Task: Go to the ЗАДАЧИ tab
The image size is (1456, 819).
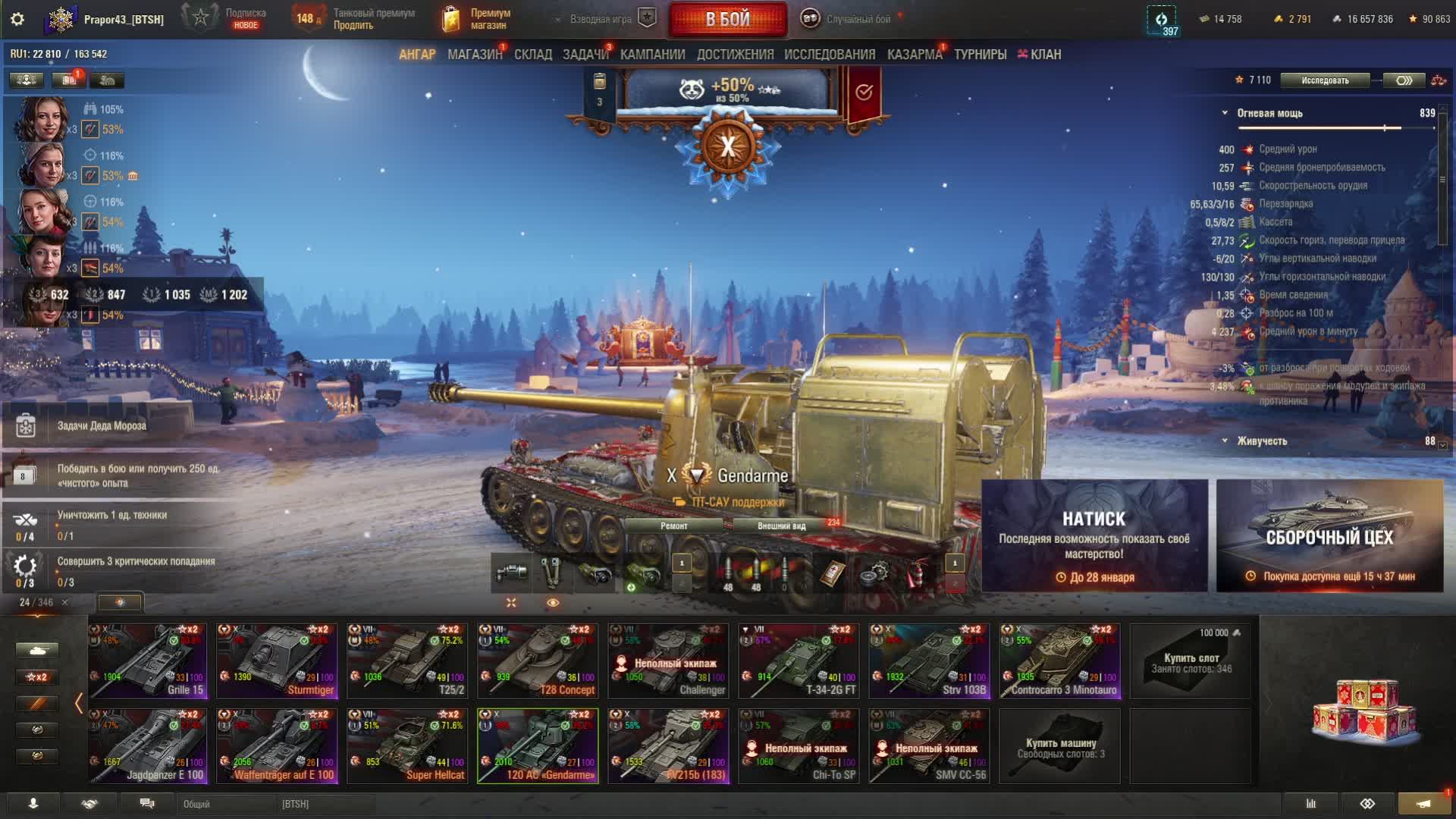Action: (585, 55)
